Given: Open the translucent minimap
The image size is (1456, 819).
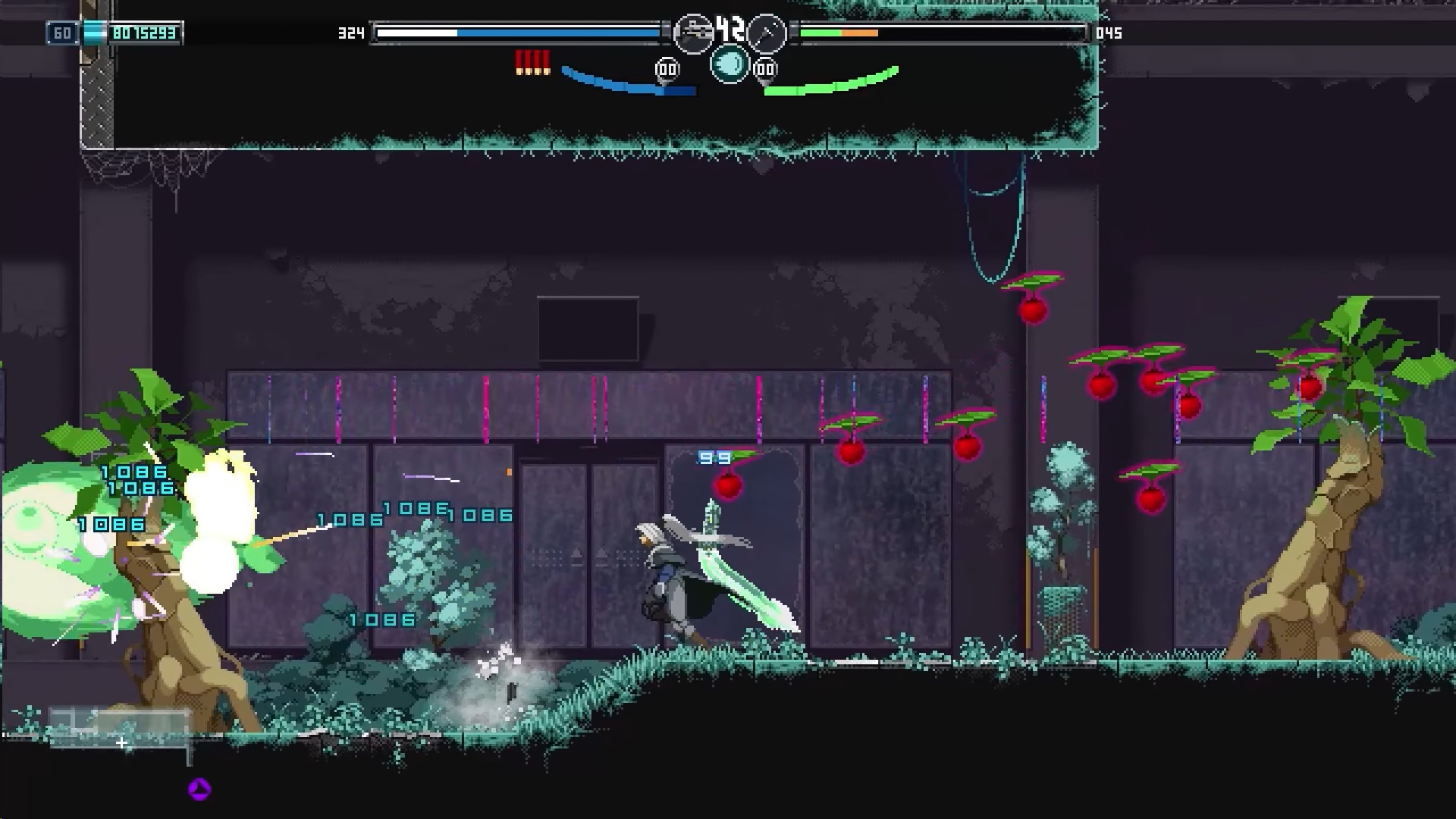Looking at the screenshot, I should click(120, 730).
